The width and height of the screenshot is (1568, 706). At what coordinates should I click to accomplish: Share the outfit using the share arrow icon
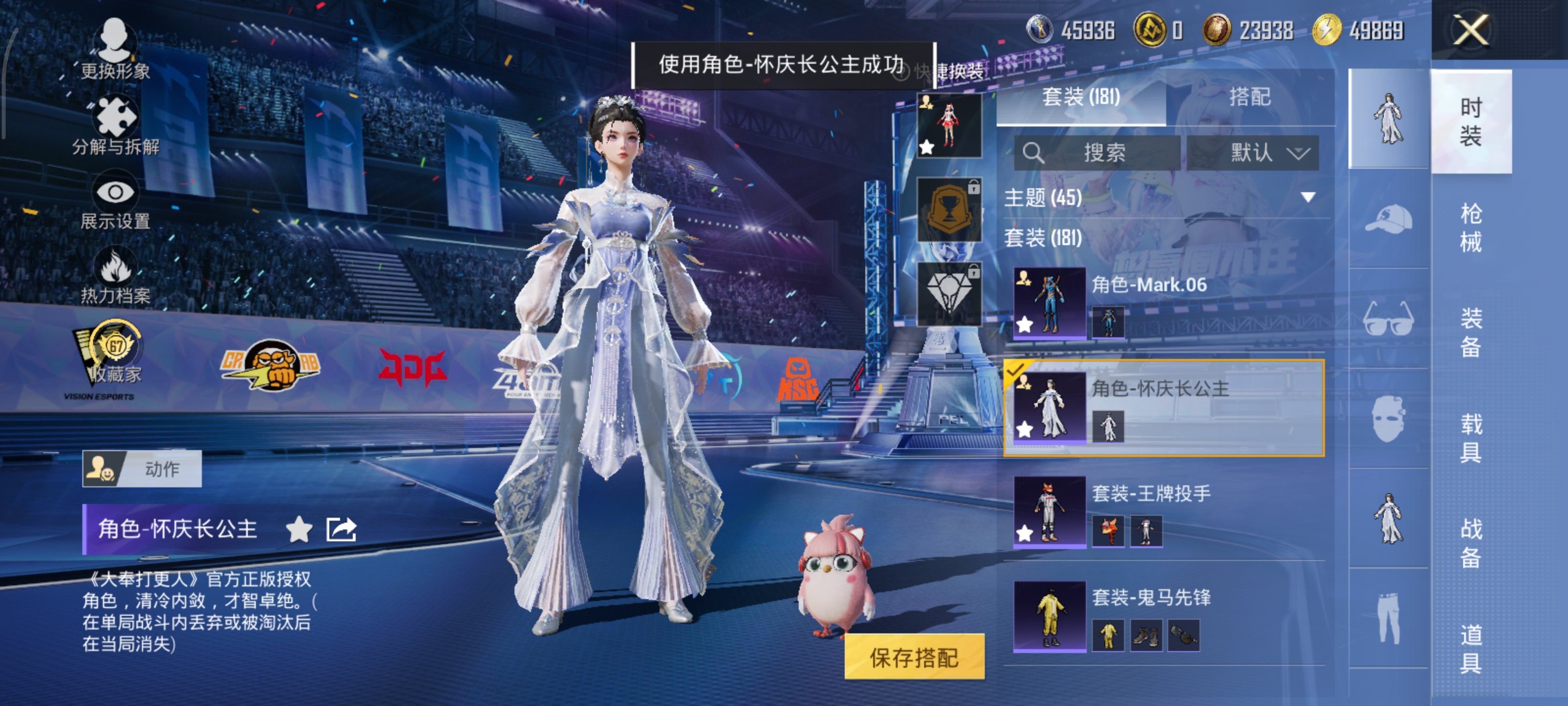coord(341,529)
